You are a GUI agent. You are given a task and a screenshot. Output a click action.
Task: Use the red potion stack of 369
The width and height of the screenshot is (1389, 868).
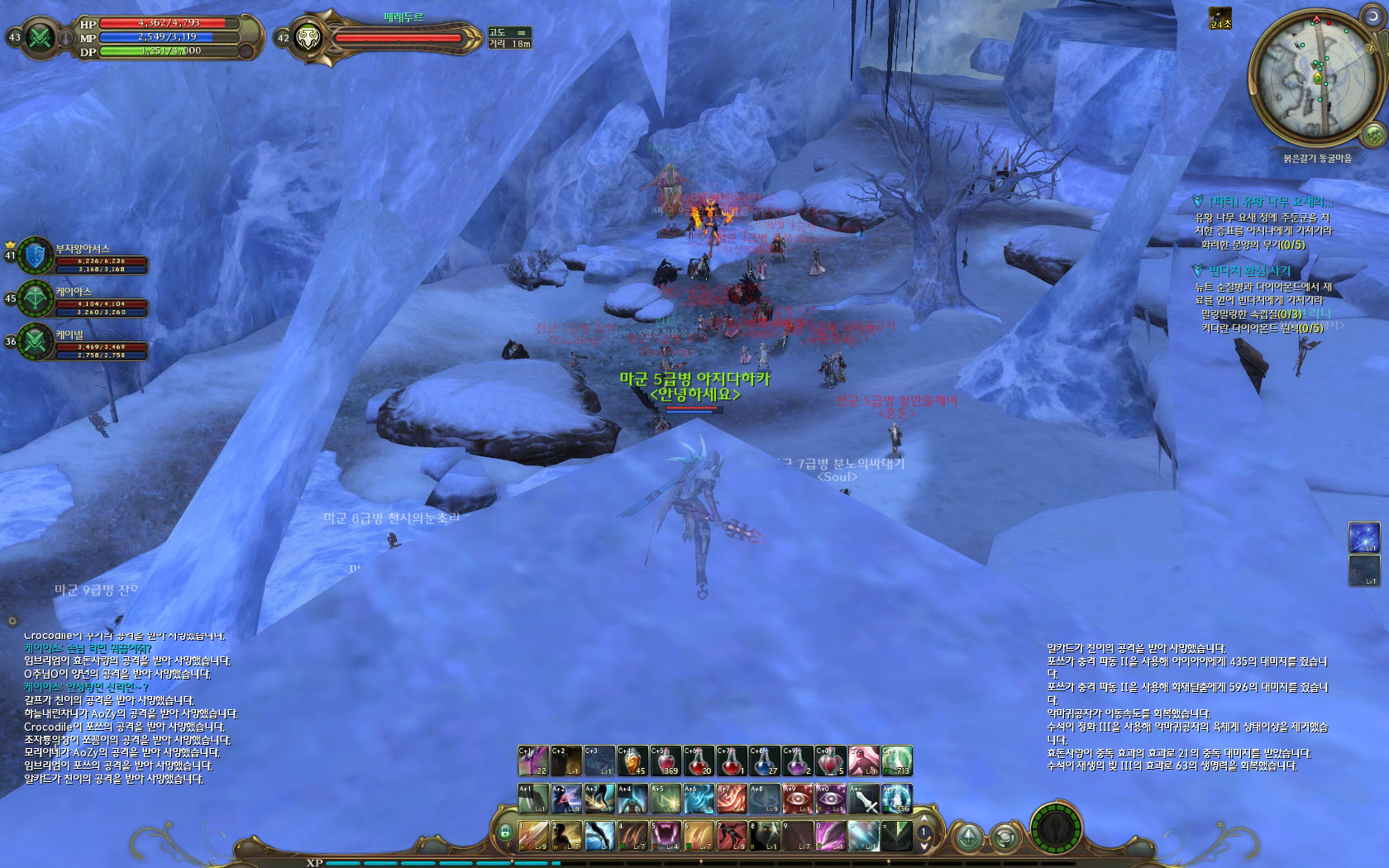coord(666,761)
